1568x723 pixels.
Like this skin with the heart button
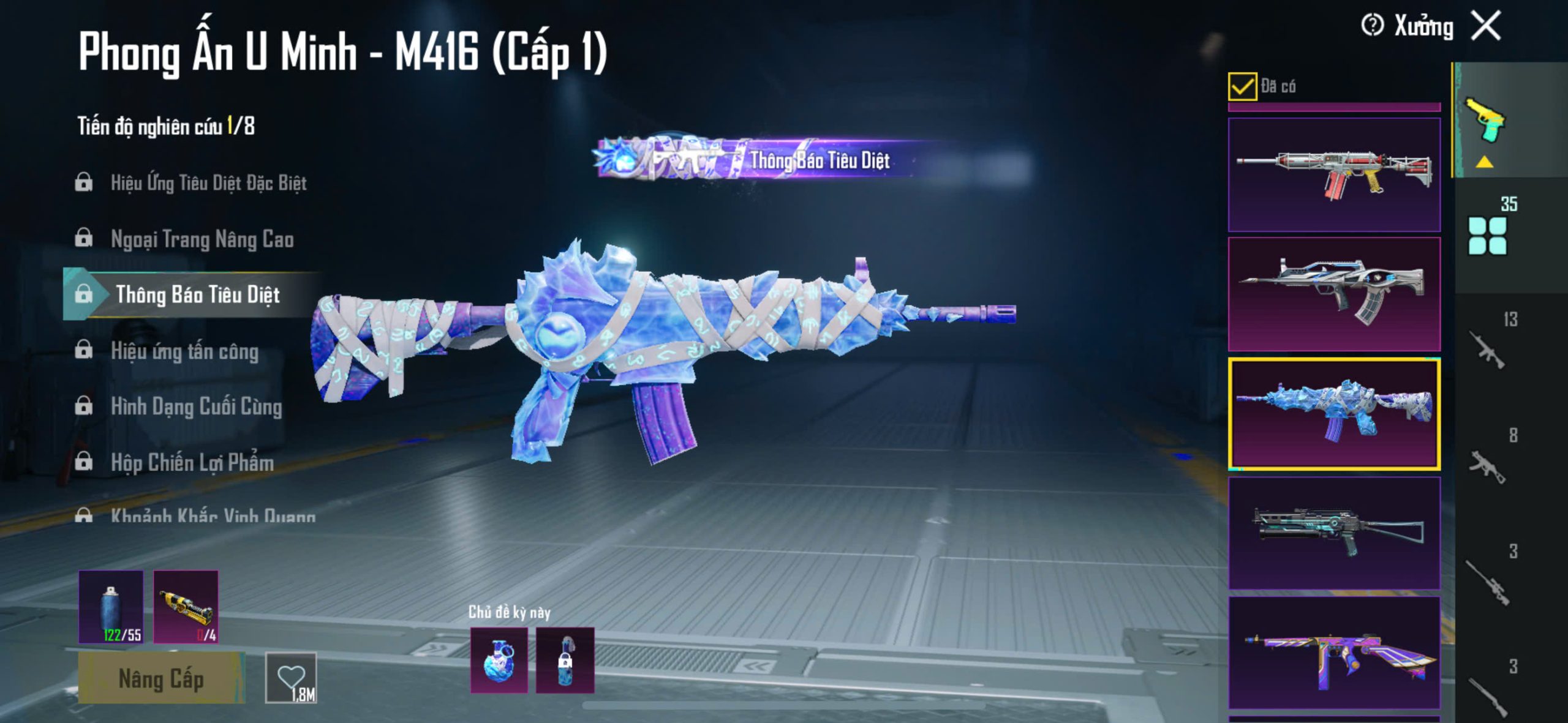click(291, 678)
